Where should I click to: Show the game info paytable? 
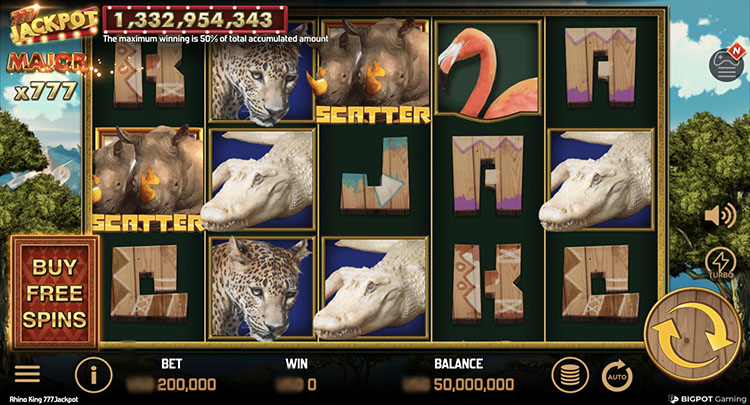pyautogui.click(x=93, y=376)
